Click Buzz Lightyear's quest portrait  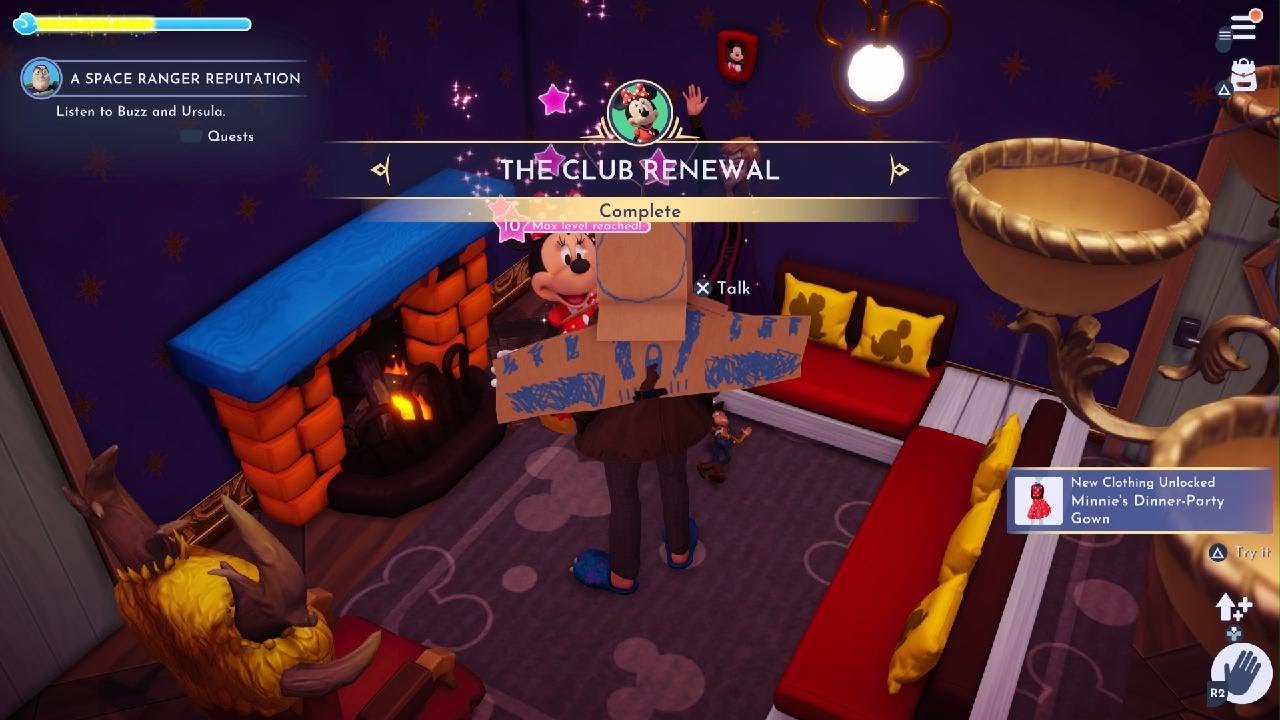coord(41,78)
